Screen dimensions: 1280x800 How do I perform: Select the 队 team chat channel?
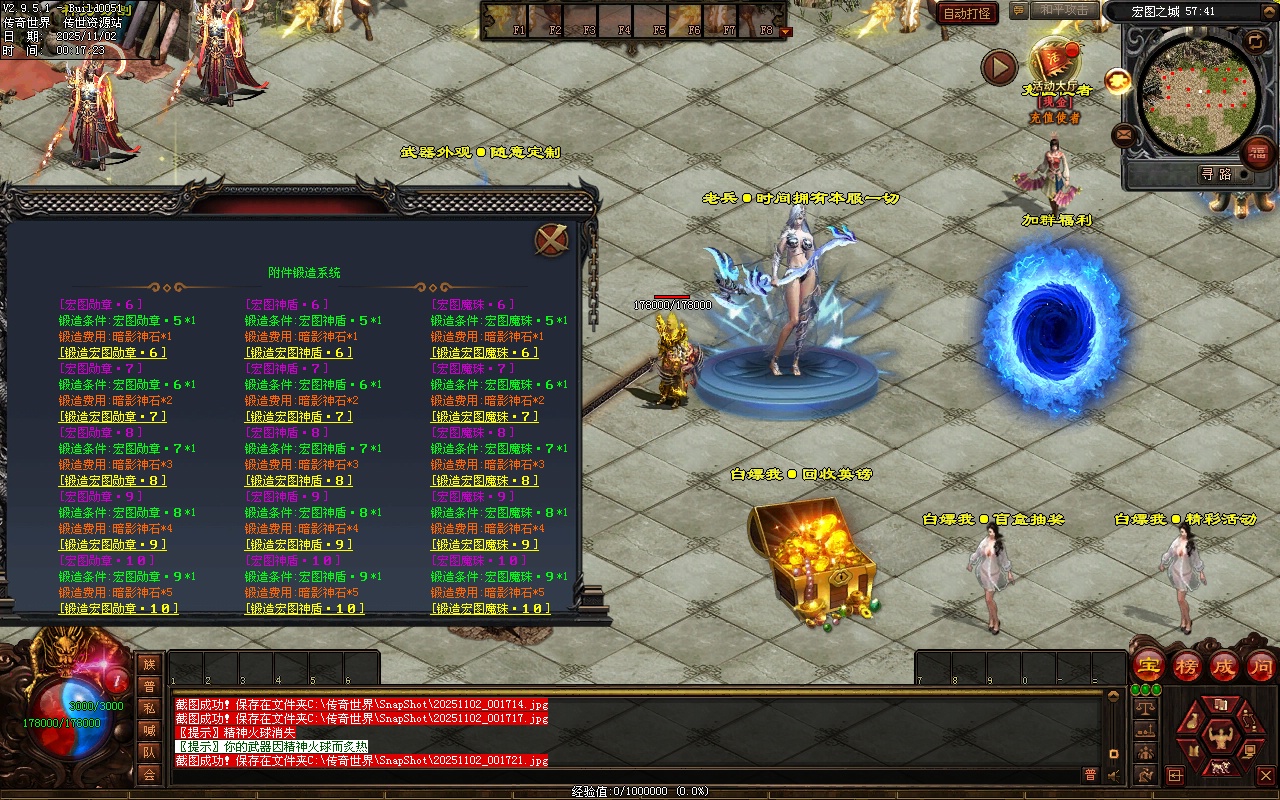tap(149, 752)
